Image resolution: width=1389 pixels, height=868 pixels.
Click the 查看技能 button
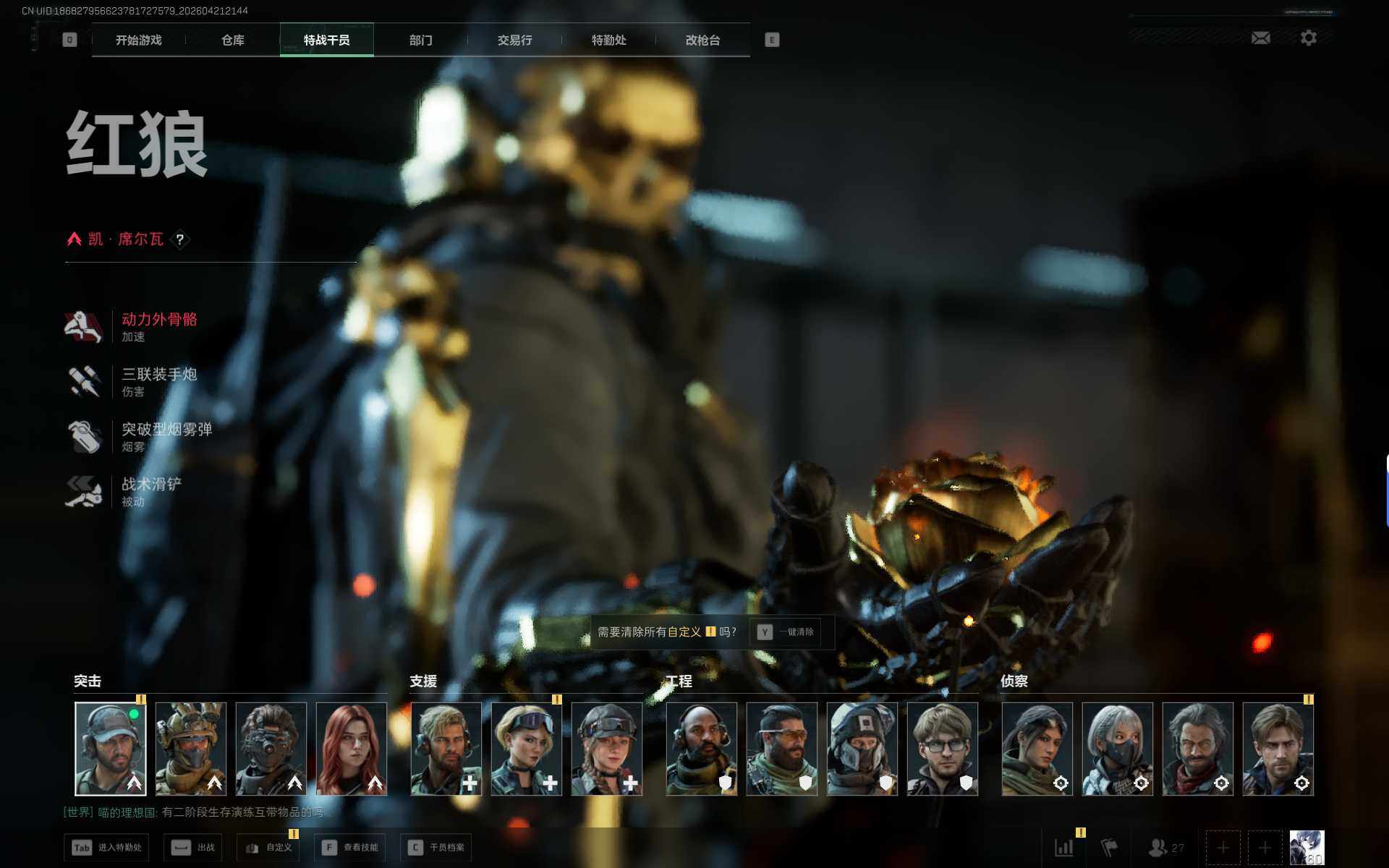pos(350,847)
